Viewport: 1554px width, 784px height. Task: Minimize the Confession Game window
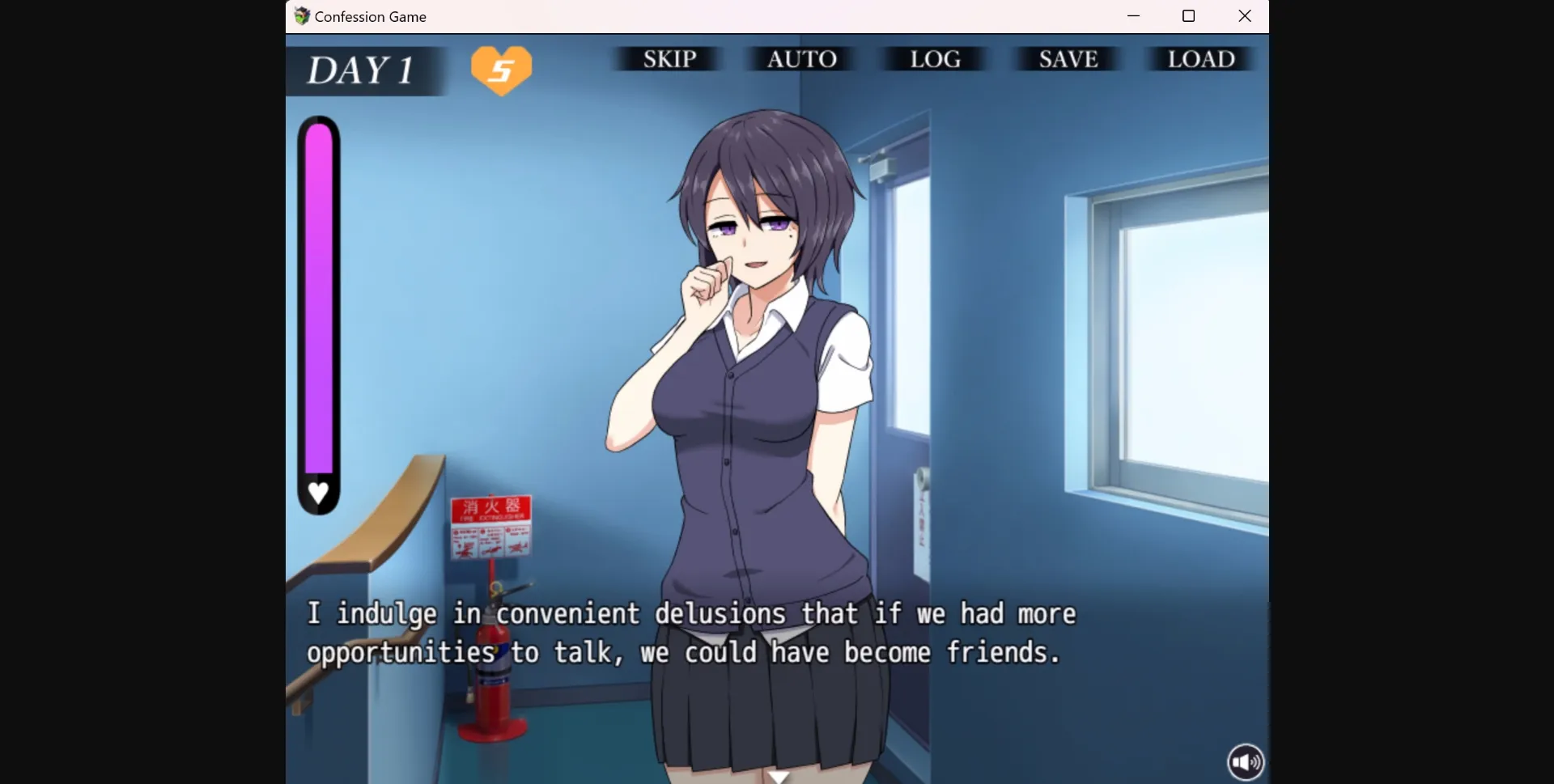coord(1133,15)
